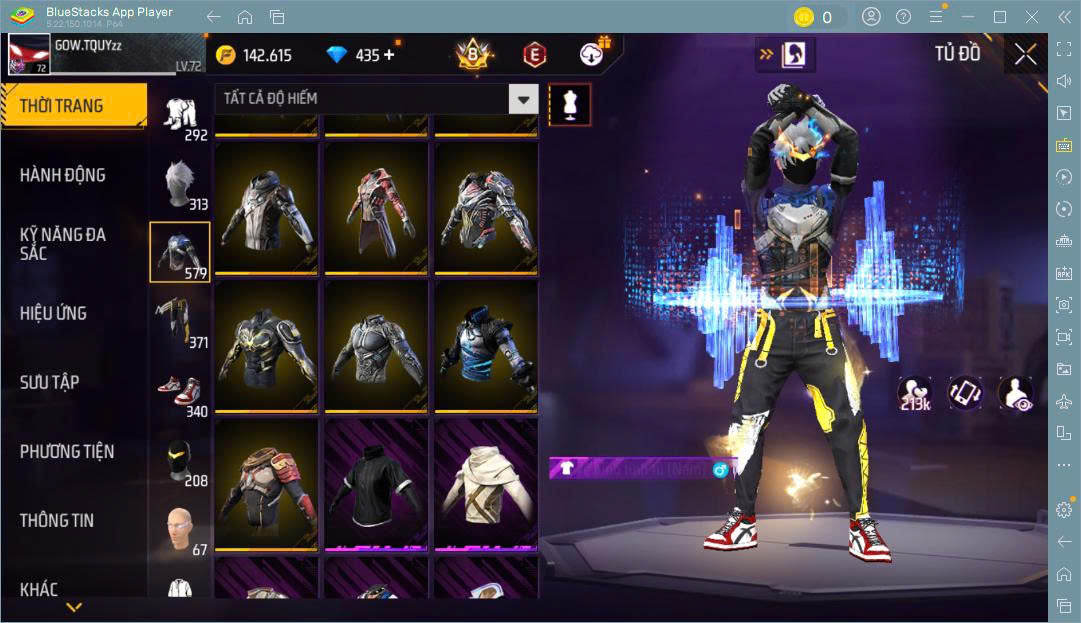Open the PHƯƠNG TIỆN tab
This screenshot has width=1081, height=623.
[x=67, y=451]
